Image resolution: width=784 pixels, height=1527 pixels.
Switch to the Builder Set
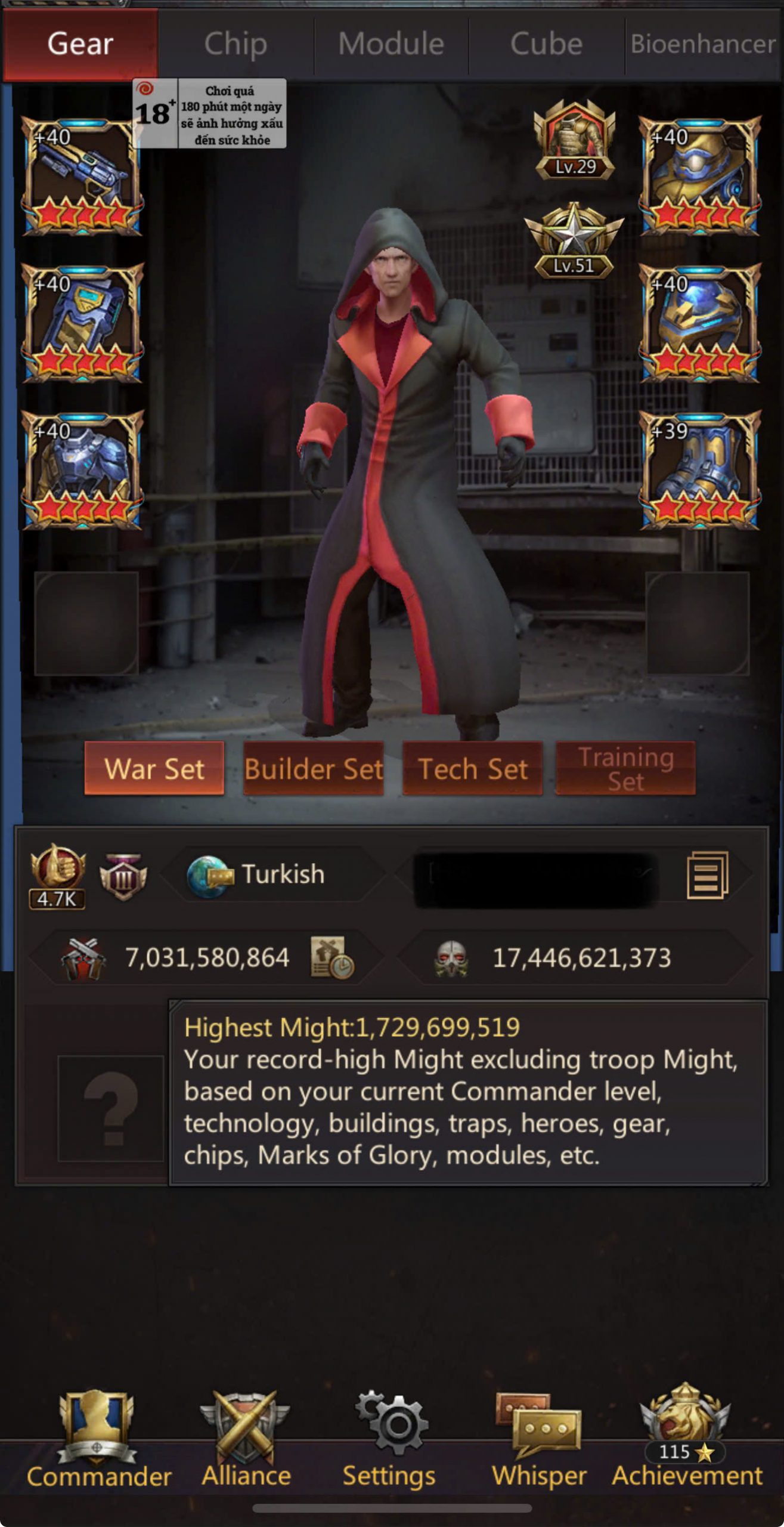[x=314, y=768]
